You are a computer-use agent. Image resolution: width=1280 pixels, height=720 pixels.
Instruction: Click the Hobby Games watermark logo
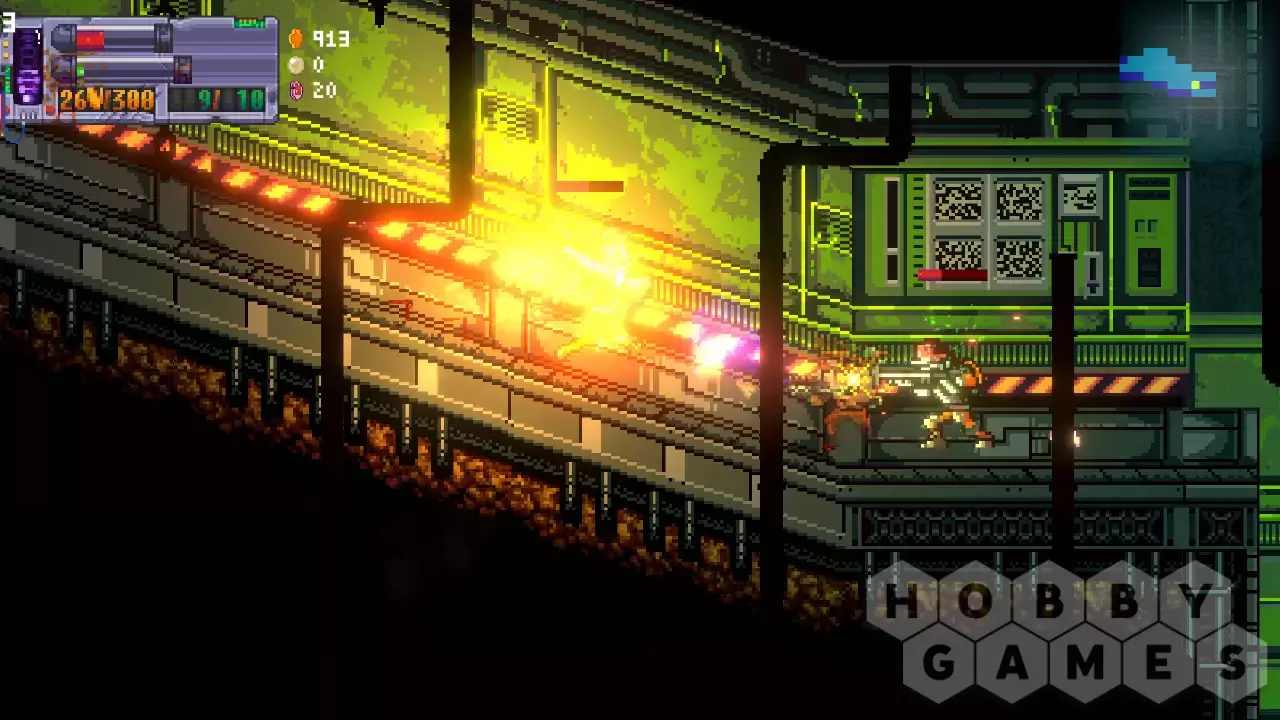(1066, 631)
